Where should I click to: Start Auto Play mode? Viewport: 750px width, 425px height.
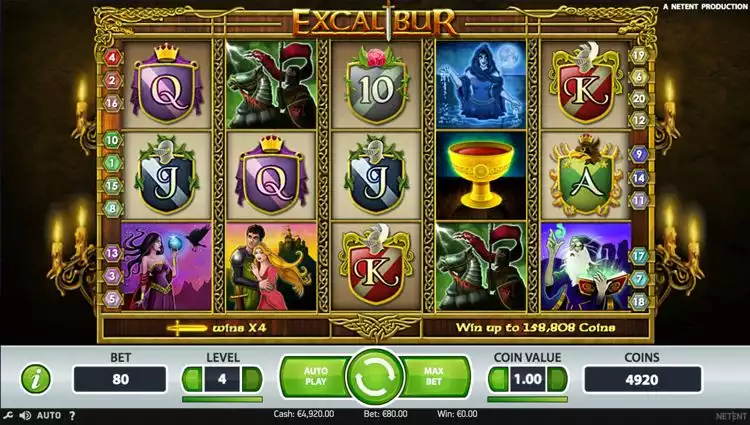313,377
